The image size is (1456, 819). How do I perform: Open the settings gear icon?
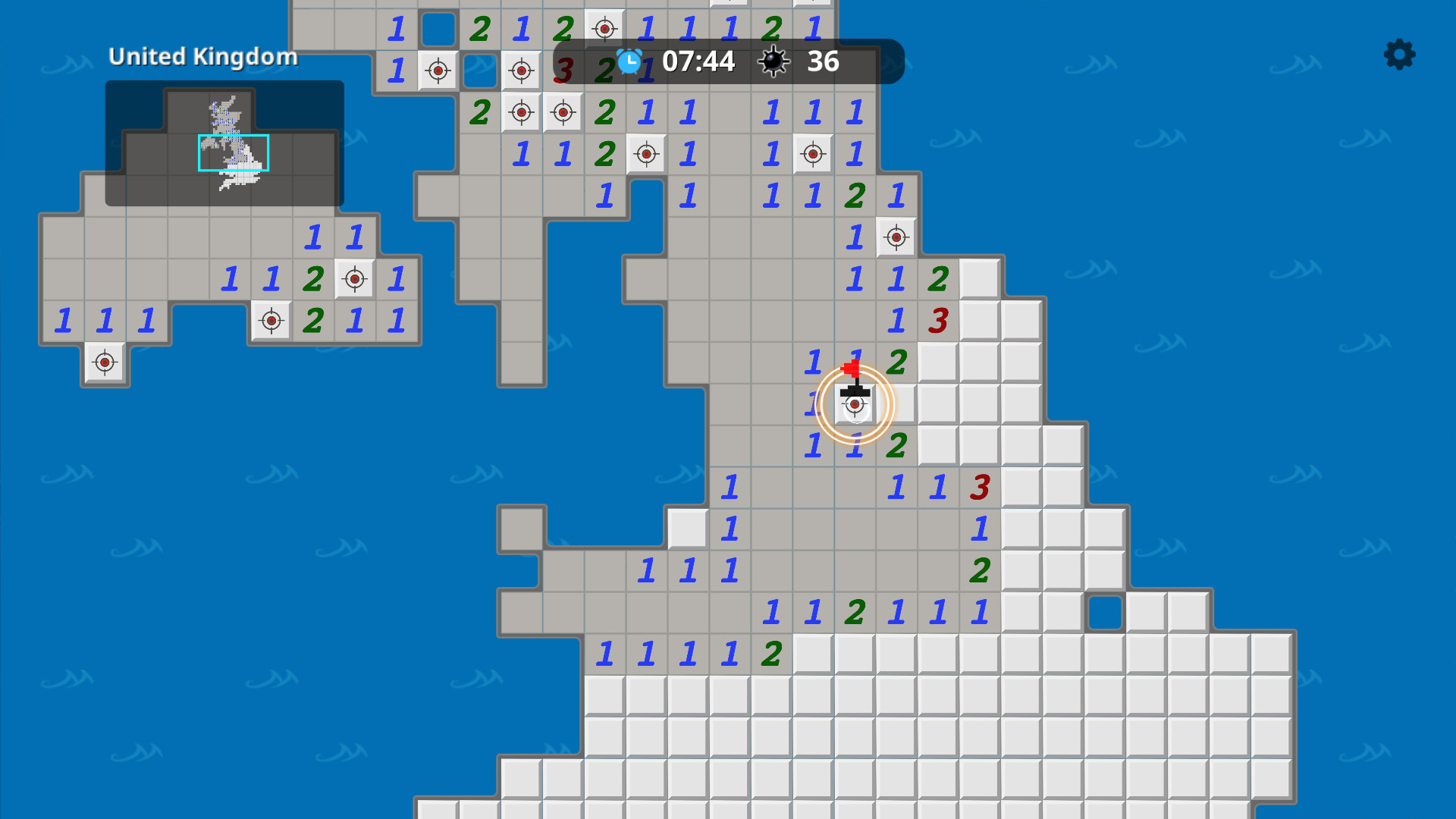coord(1398,55)
